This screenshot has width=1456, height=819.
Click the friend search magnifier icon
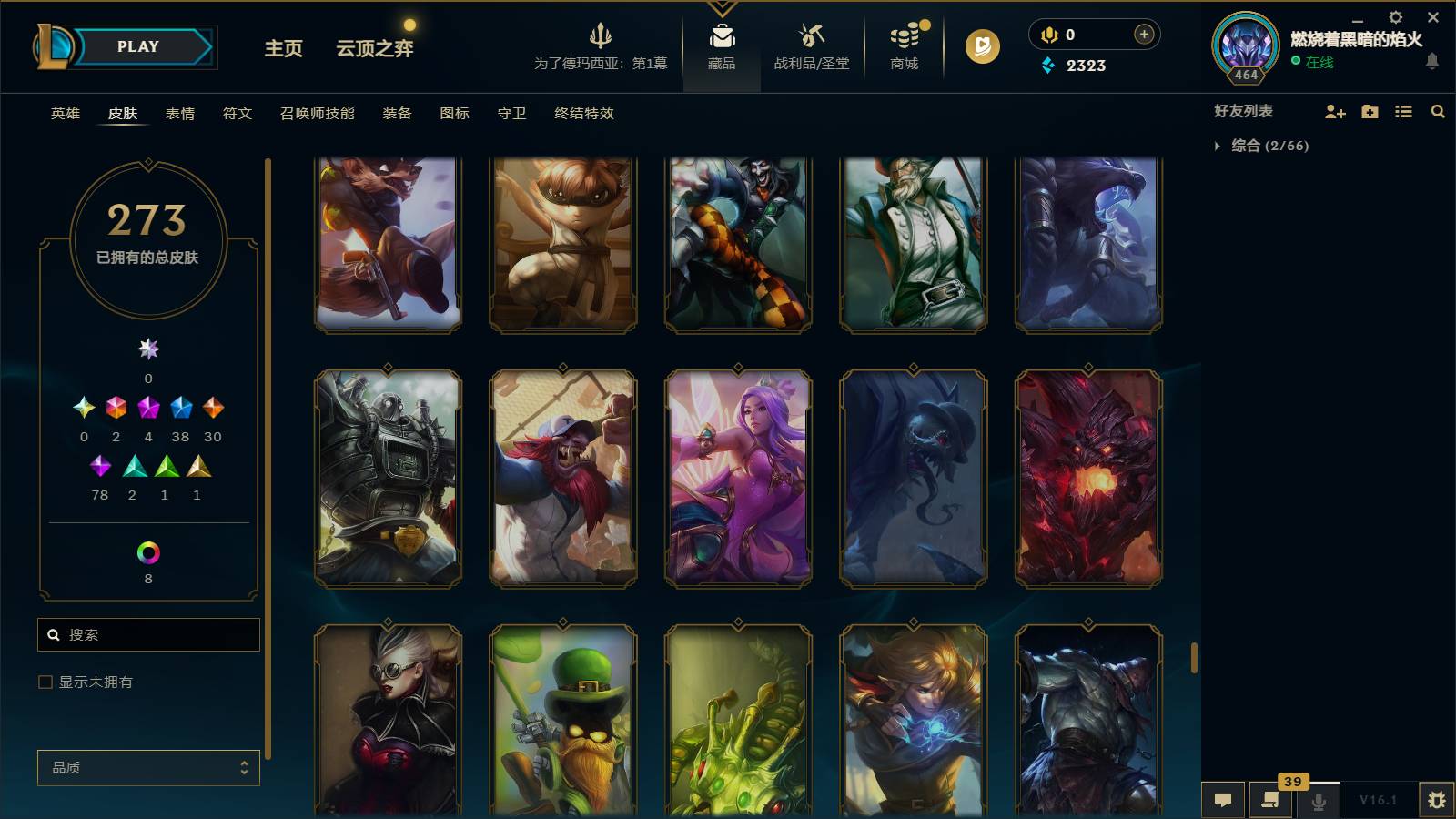(1438, 111)
